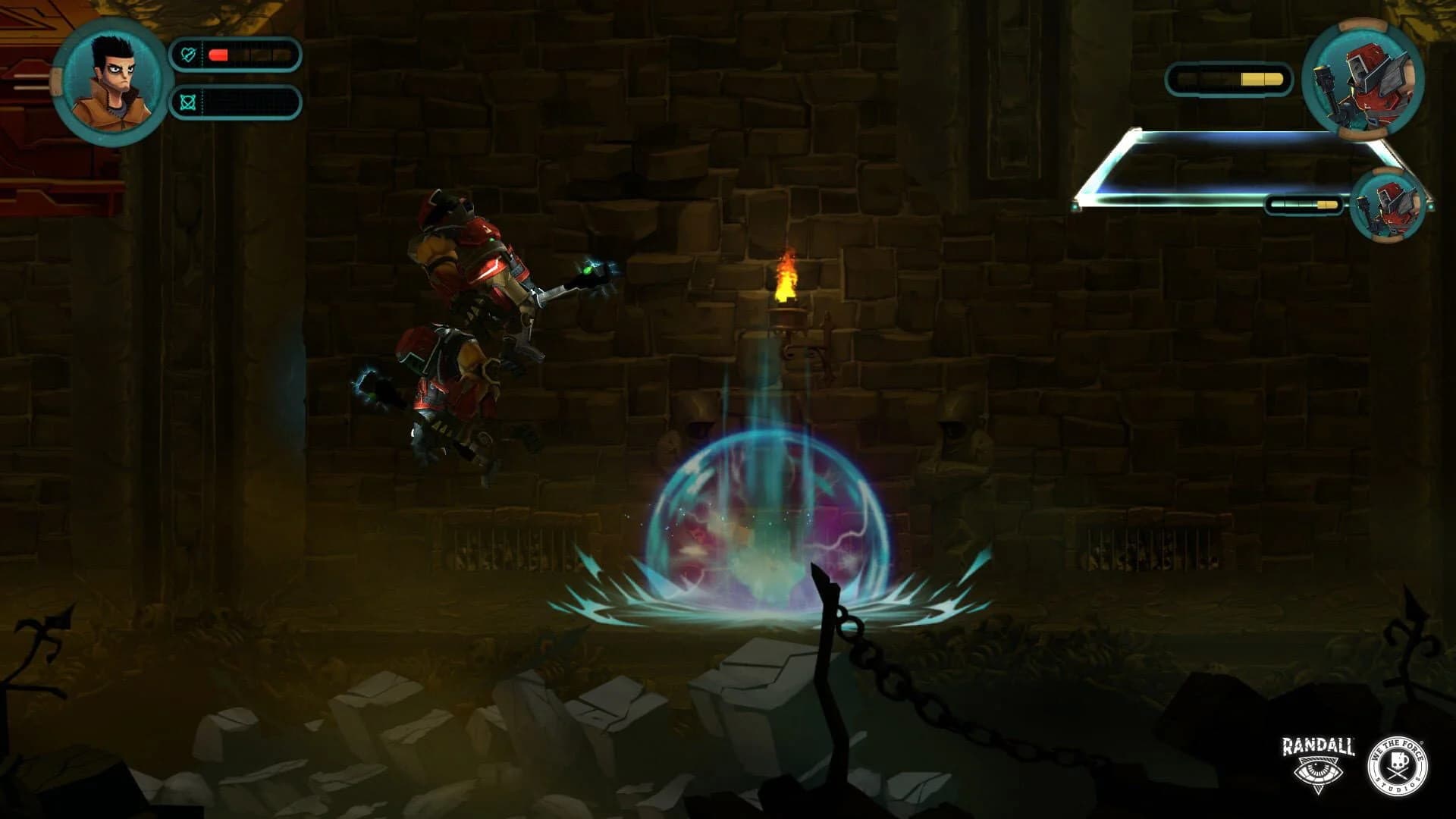Viewport: 1456px width, 819px height.
Task: Click the heart icon beside Randall's health bar
Action: click(190, 54)
